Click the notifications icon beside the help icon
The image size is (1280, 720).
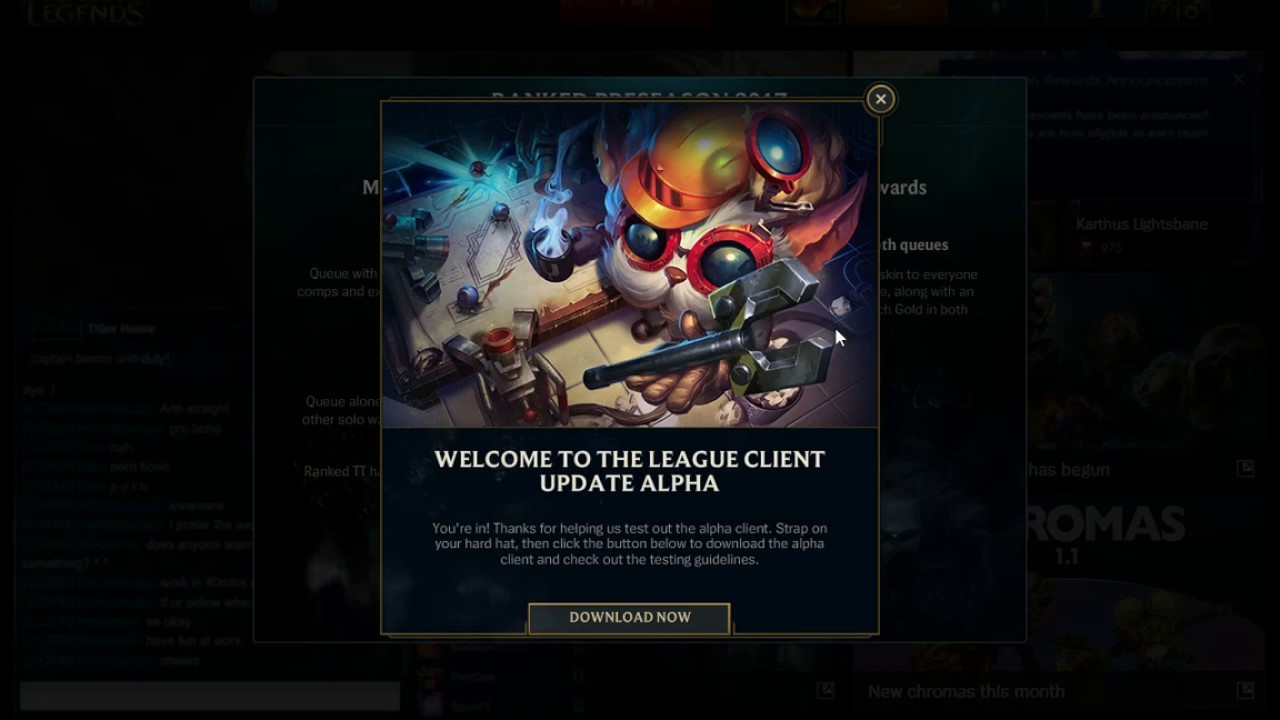(x=993, y=10)
